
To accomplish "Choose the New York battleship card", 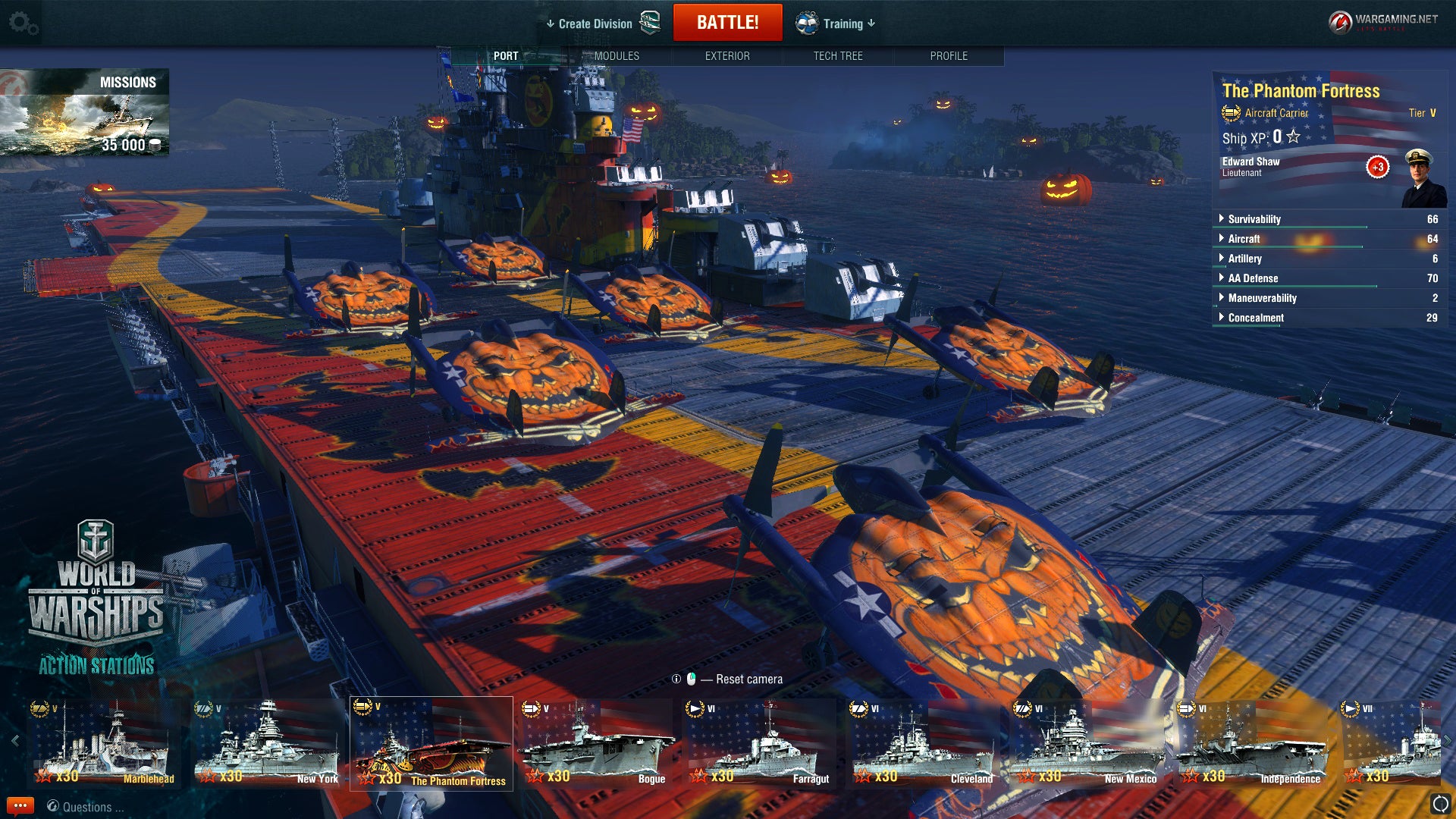I will pos(268,743).
